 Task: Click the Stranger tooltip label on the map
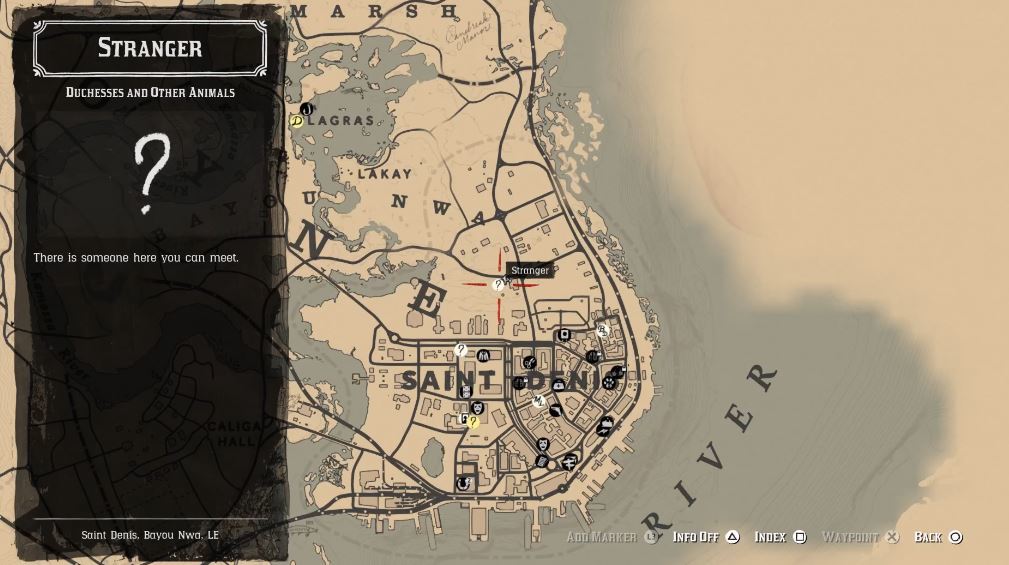tap(530, 270)
